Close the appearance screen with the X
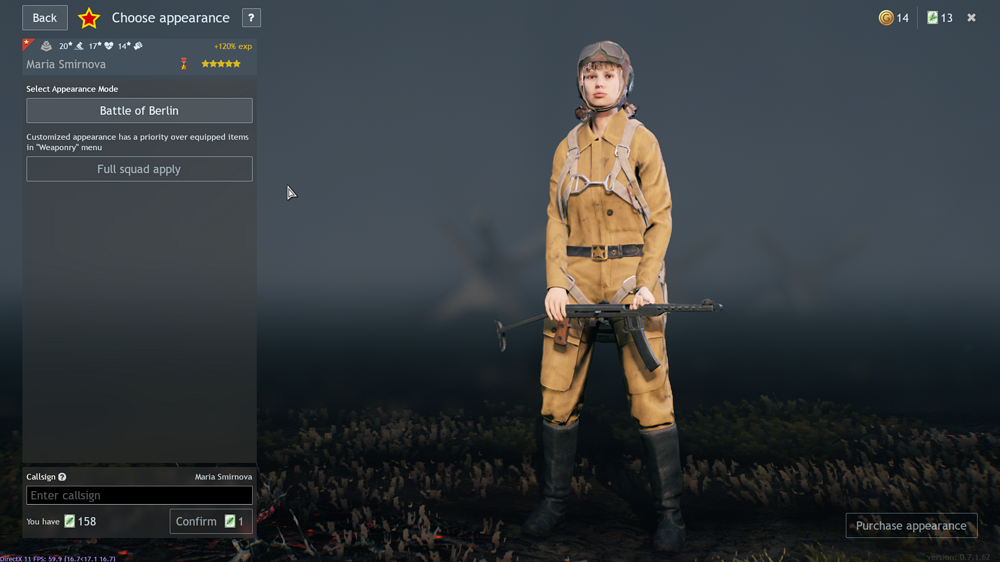1000x562 pixels. pyautogui.click(x=971, y=18)
